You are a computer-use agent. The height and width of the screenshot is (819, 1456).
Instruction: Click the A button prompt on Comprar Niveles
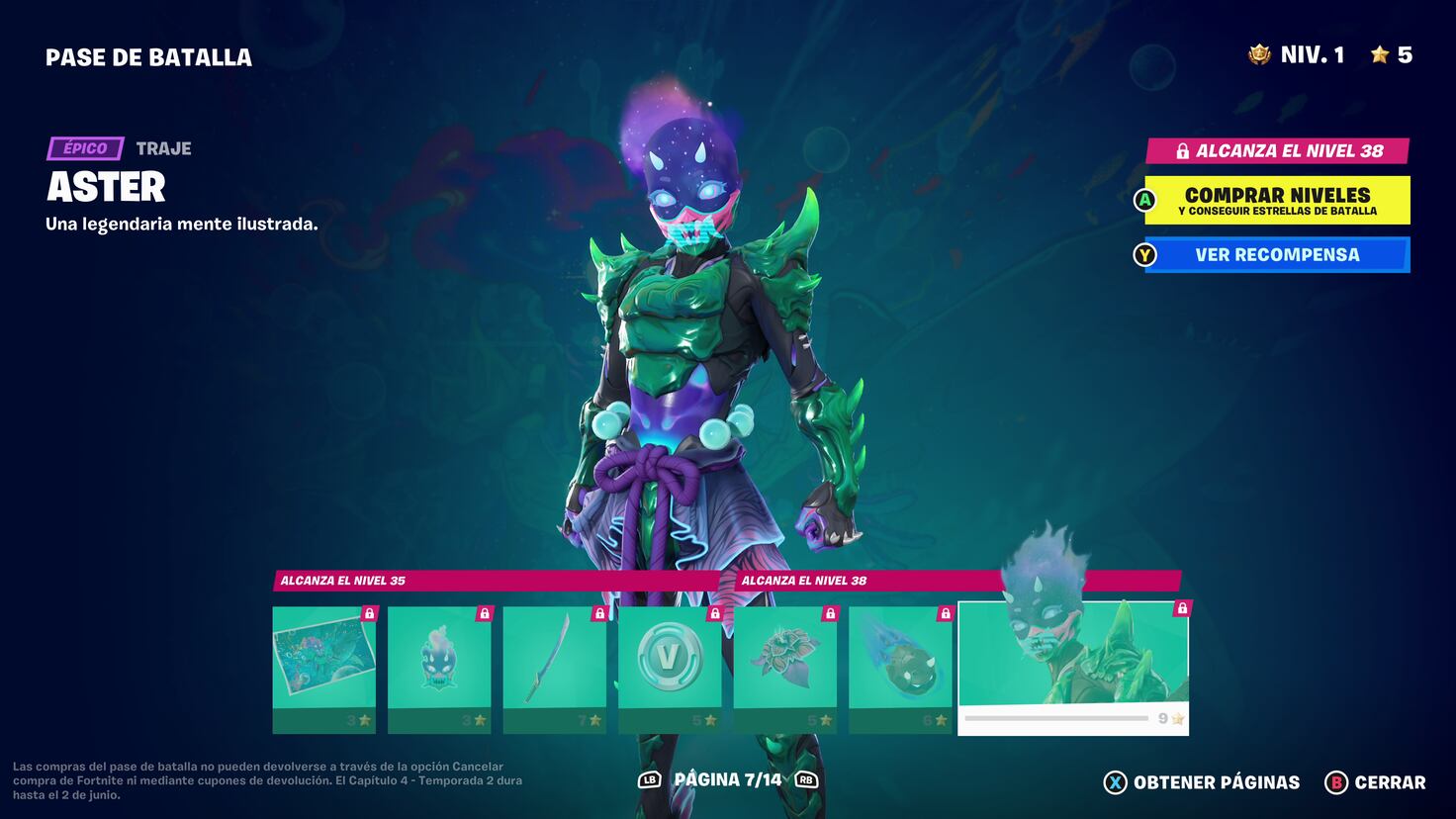1147,199
